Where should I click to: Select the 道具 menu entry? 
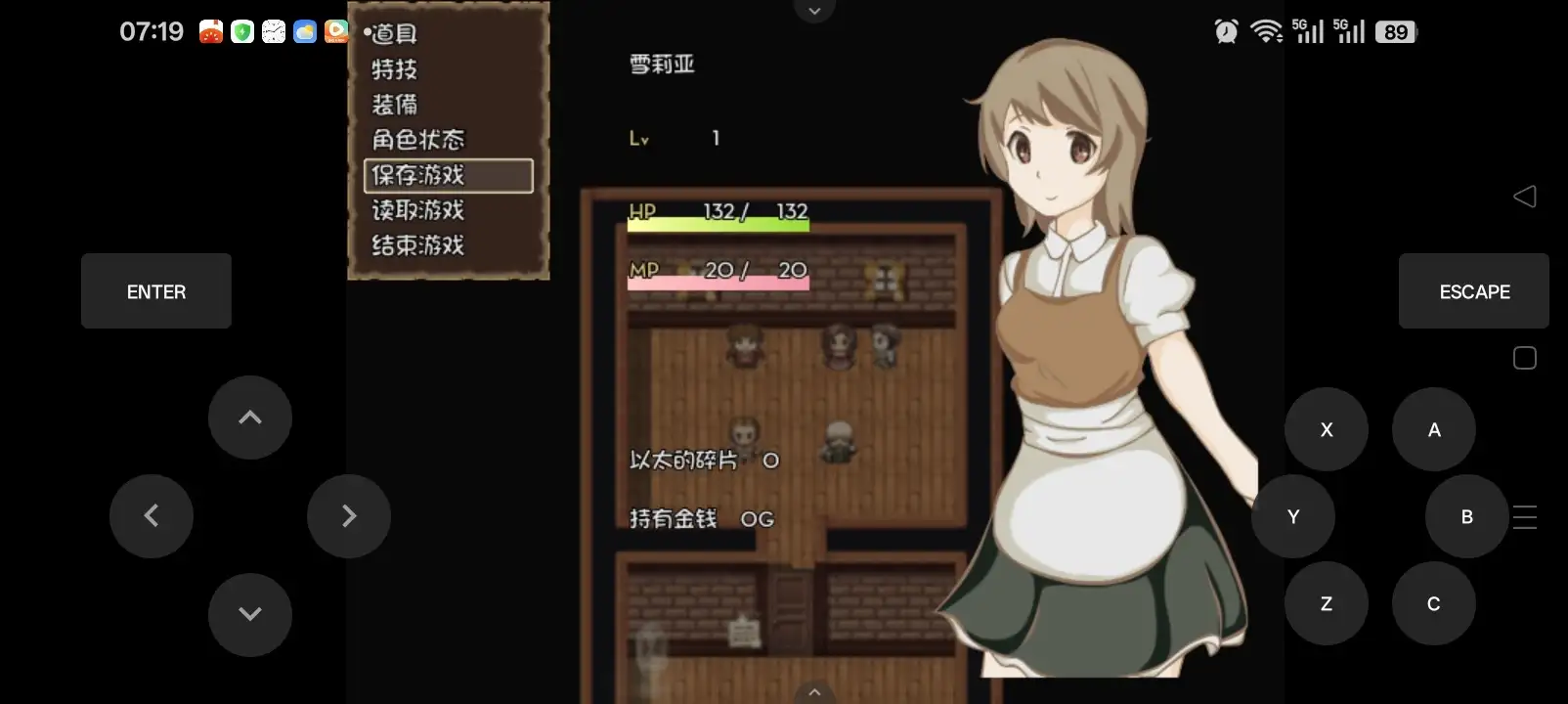pos(391,34)
